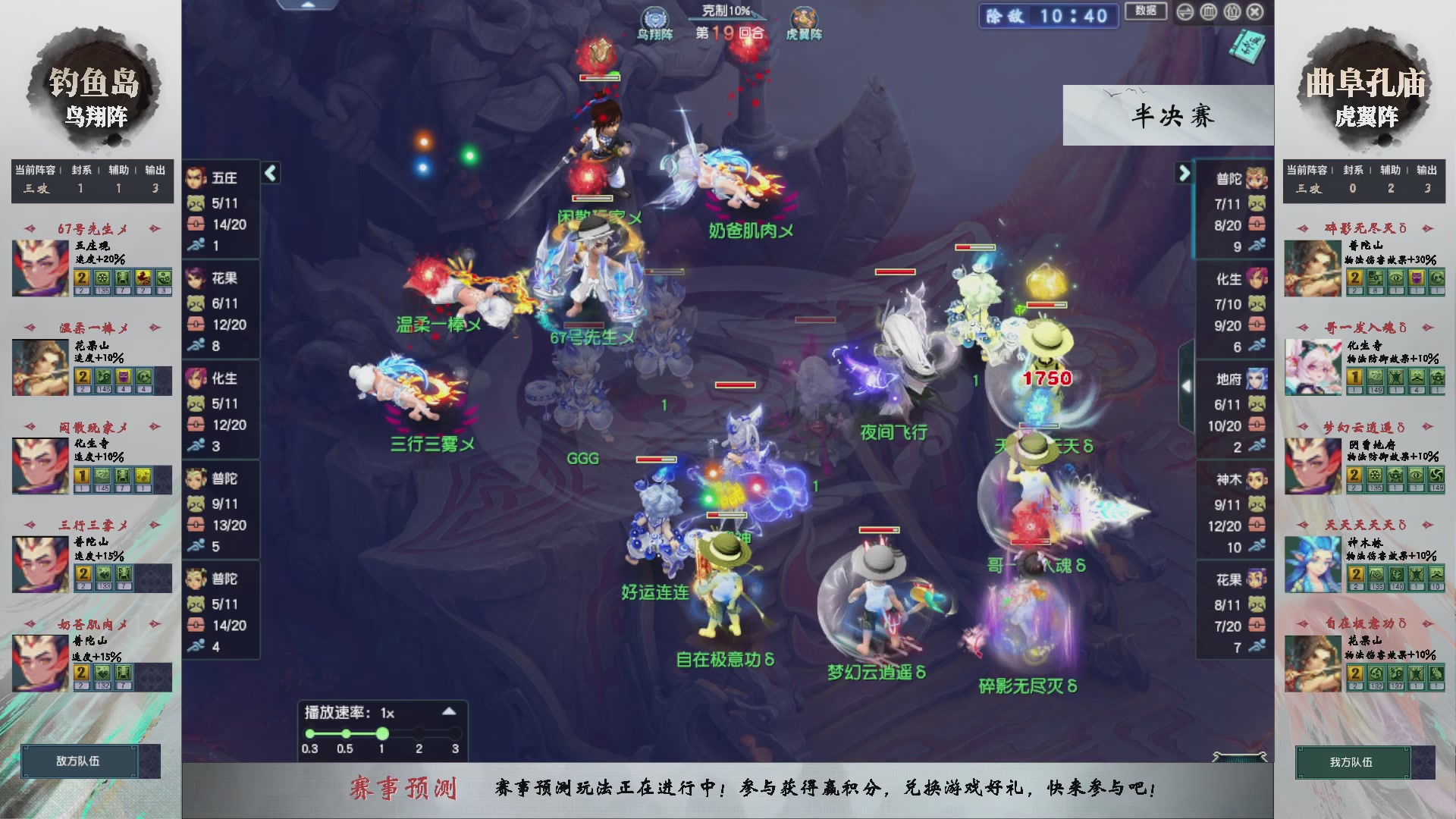Click the 67号先生 character portrait thumbnail
1456x819 pixels.
click(x=39, y=267)
